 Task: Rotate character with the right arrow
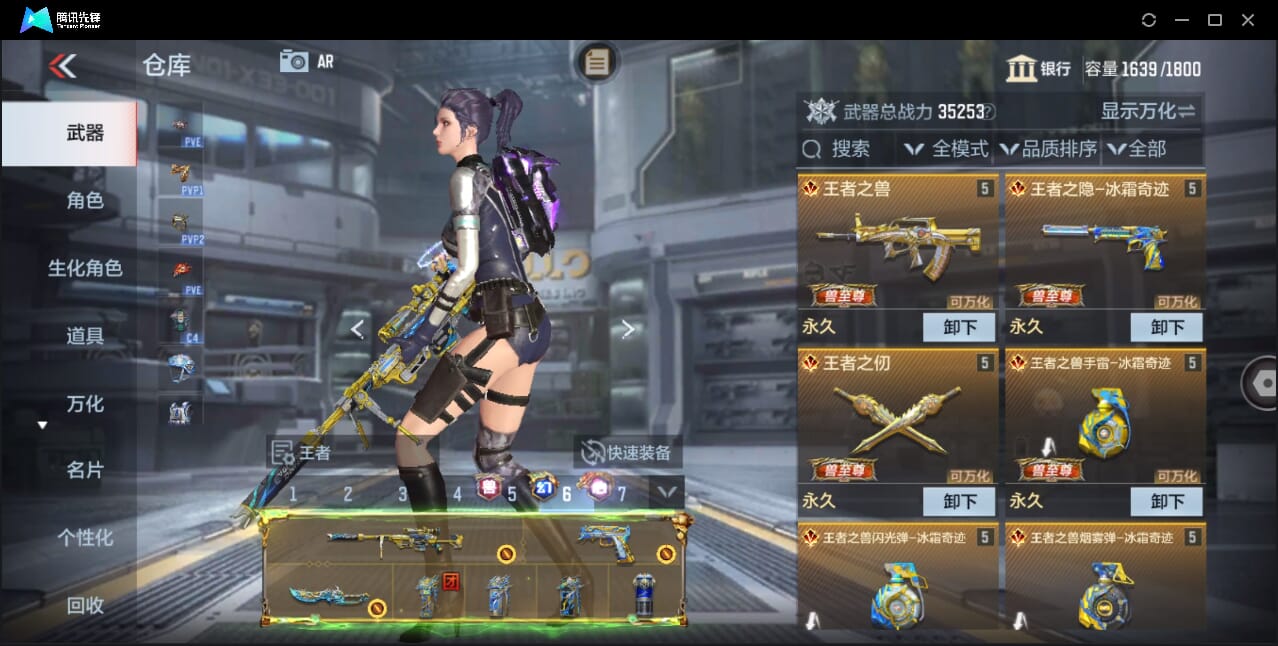pyautogui.click(x=627, y=329)
